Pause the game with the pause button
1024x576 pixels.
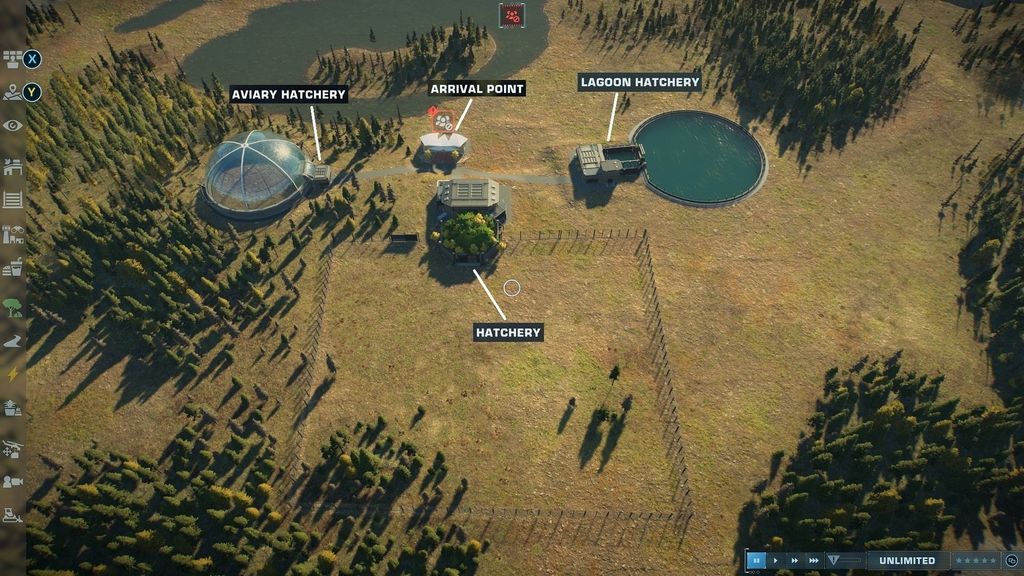(x=757, y=561)
